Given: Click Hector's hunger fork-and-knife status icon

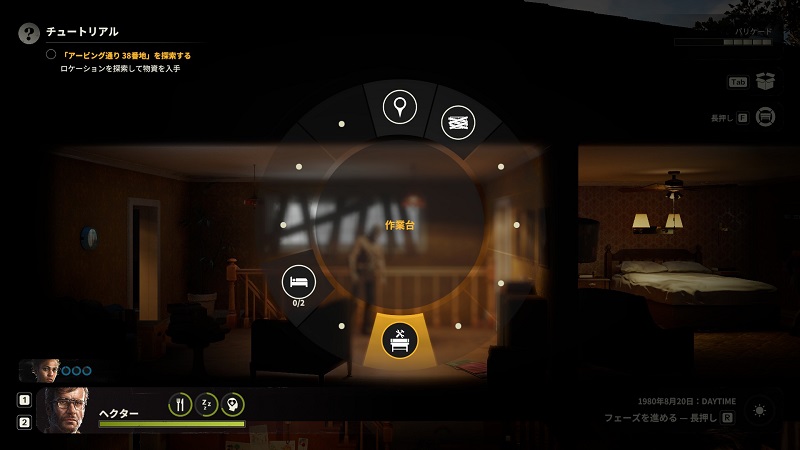Looking at the screenshot, I should click(x=180, y=405).
